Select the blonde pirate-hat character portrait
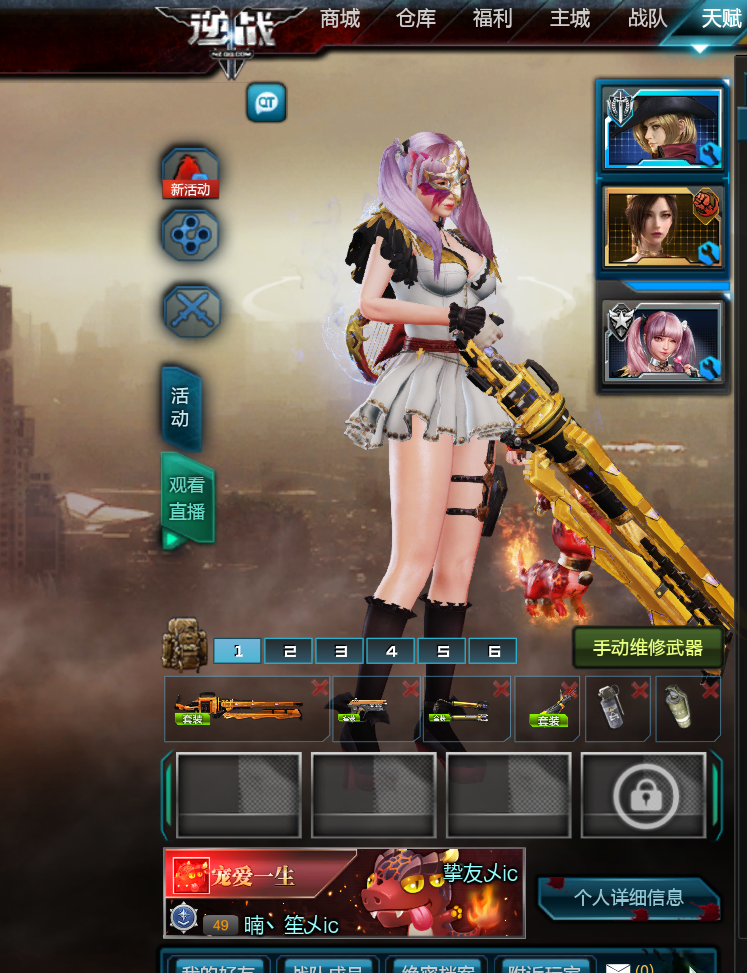 (661, 130)
